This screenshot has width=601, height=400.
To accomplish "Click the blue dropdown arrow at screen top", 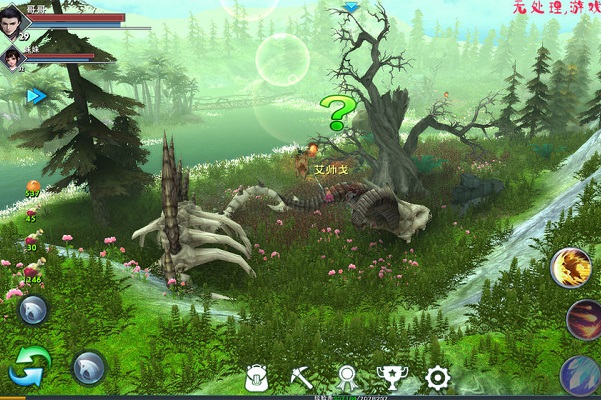I will 351,7.
